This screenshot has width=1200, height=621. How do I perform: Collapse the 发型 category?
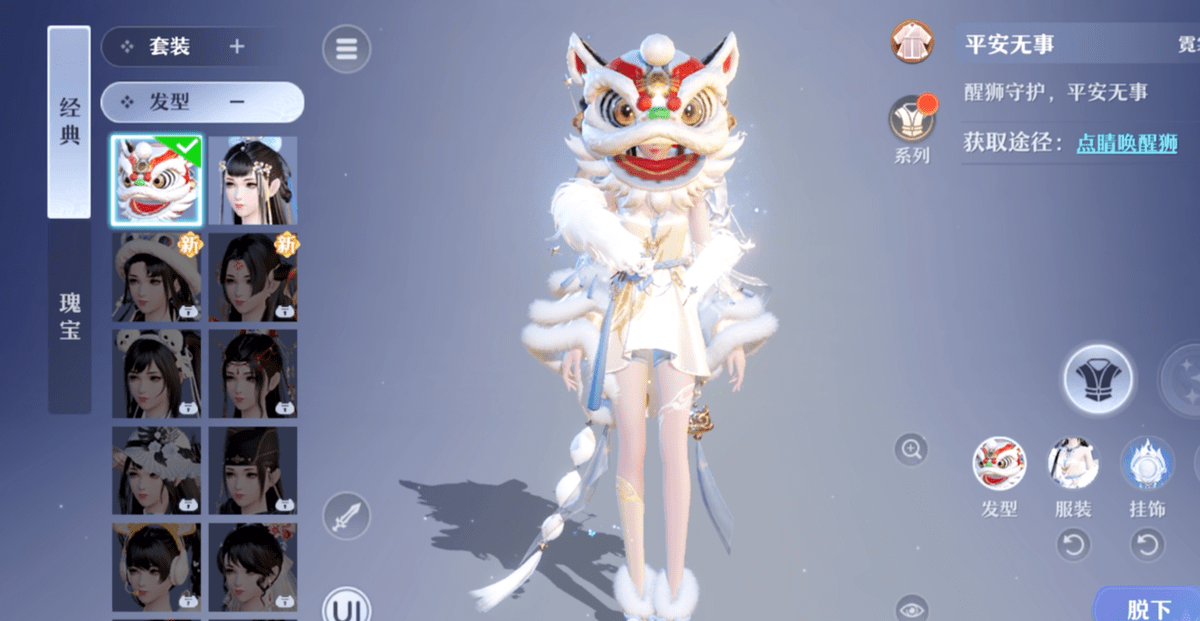pyautogui.click(x=237, y=102)
